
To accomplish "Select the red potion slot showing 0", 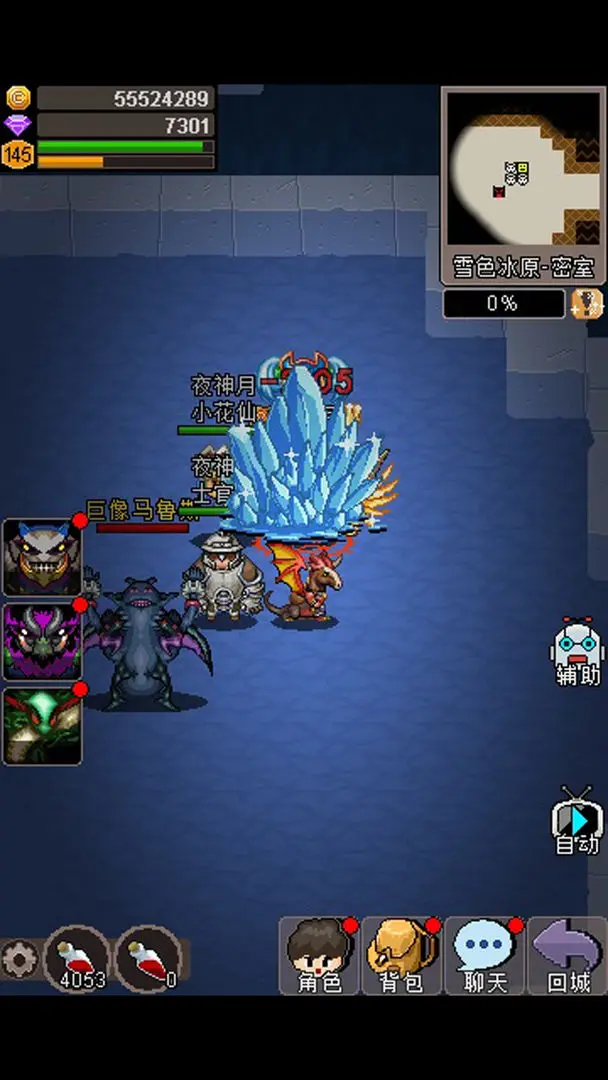I will (x=149, y=957).
